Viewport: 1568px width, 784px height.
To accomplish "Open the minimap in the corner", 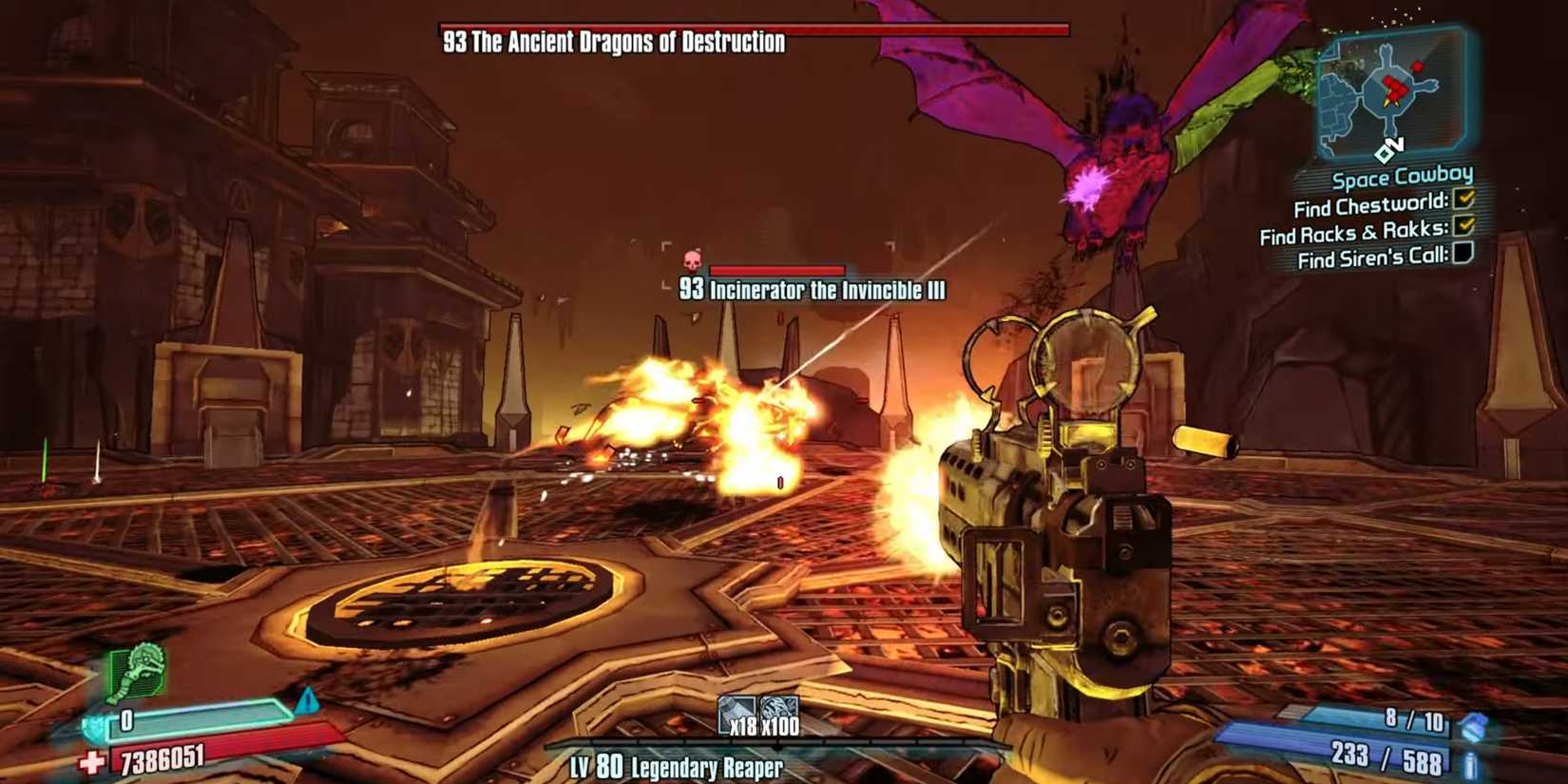I will (x=1392, y=92).
